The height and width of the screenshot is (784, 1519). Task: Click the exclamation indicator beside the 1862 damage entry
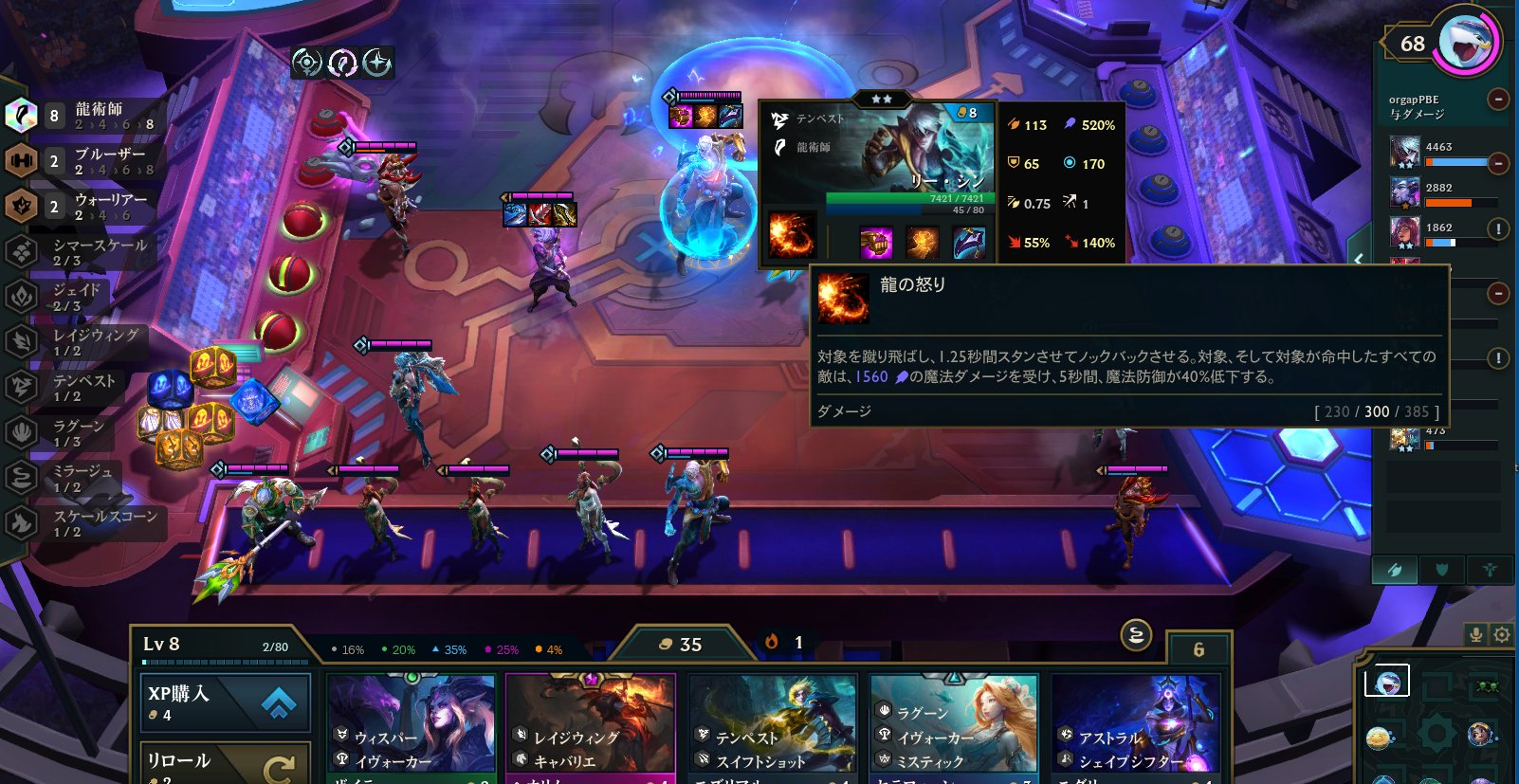point(1499,228)
